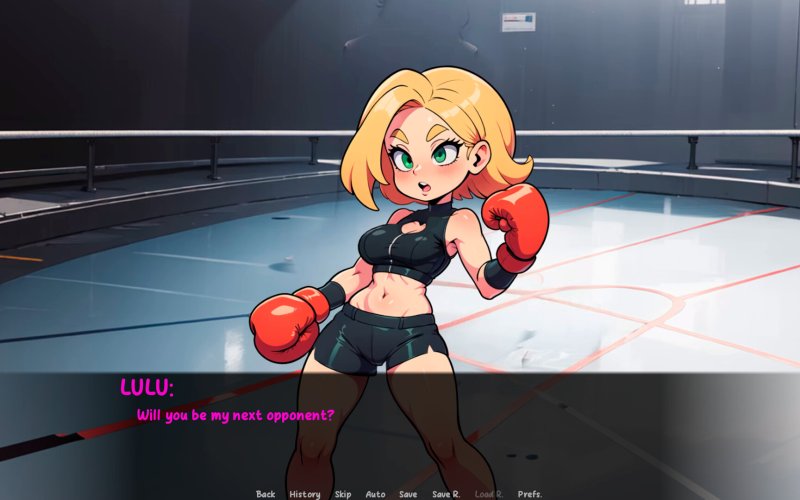Quick save with Save R.
Viewport: 800px width, 500px height.
tap(446, 494)
